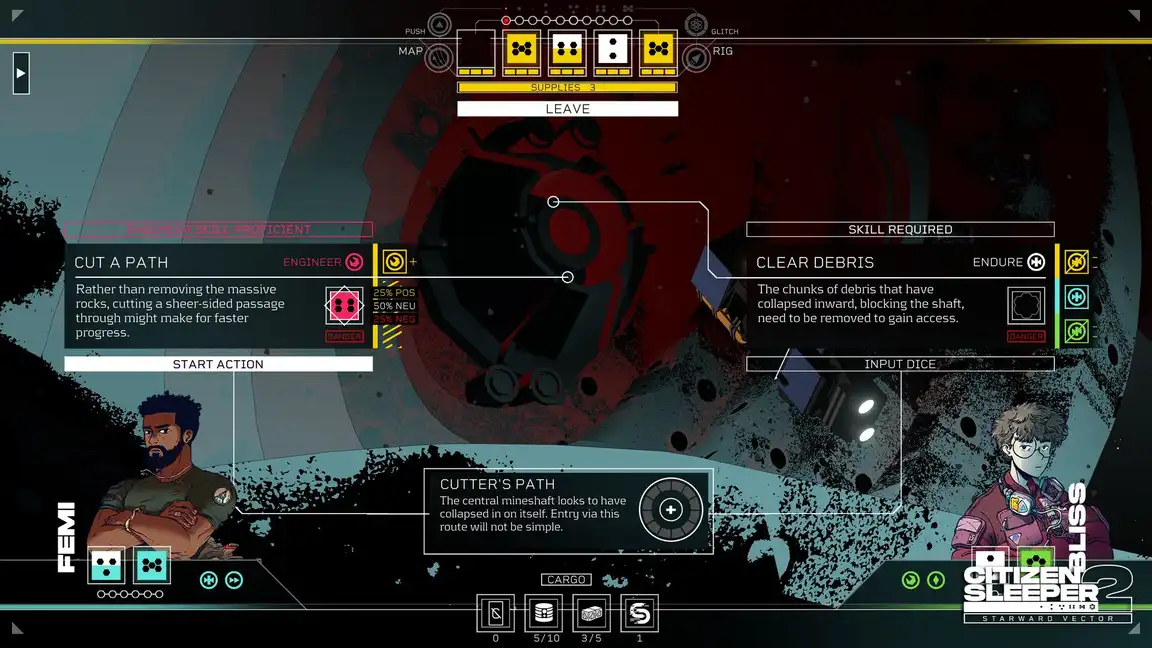Choose Femi's three-pip die
This screenshot has width=1152, height=648.
[x=106, y=566]
